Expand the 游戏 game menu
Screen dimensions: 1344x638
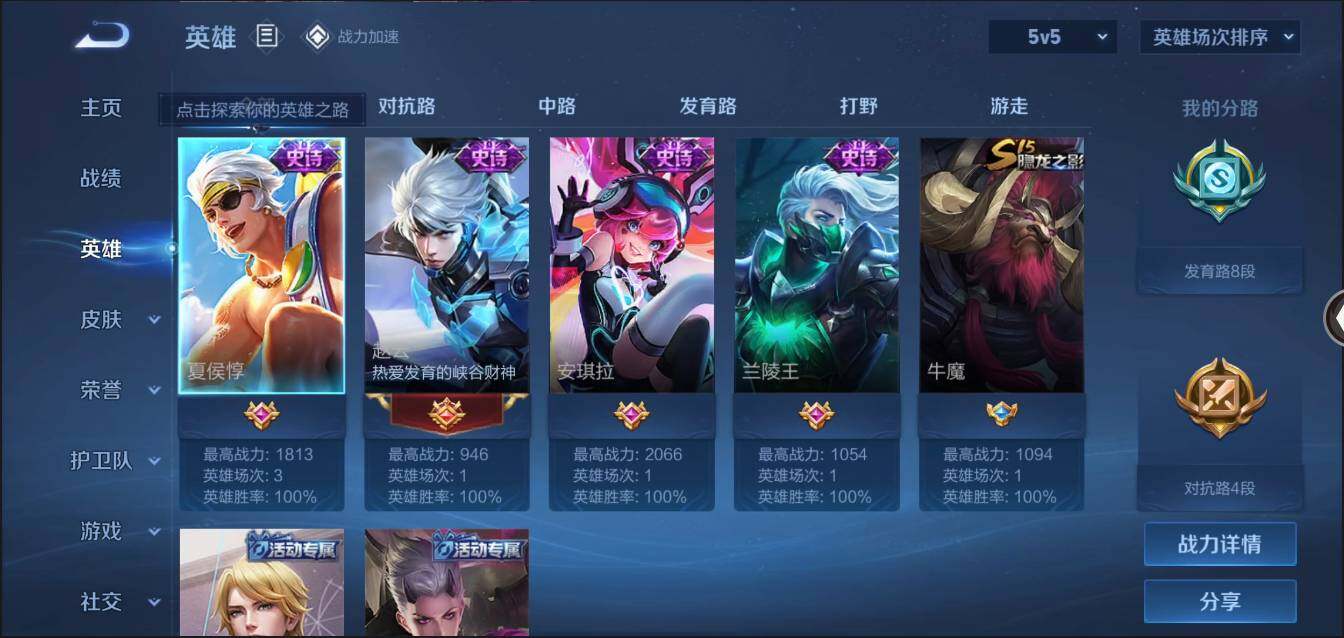[x=119, y=531]
